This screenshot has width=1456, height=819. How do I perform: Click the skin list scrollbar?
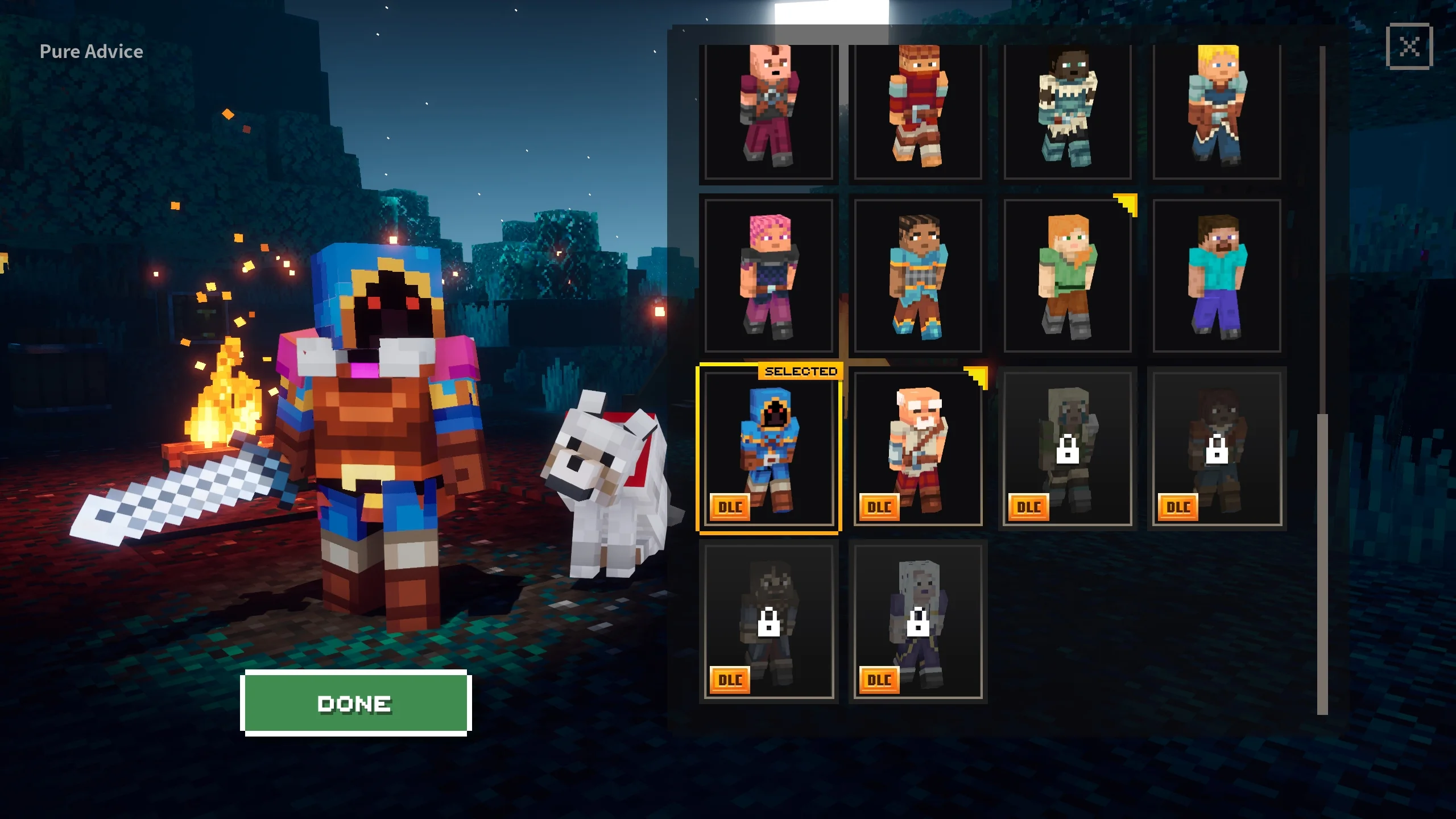1322,563
